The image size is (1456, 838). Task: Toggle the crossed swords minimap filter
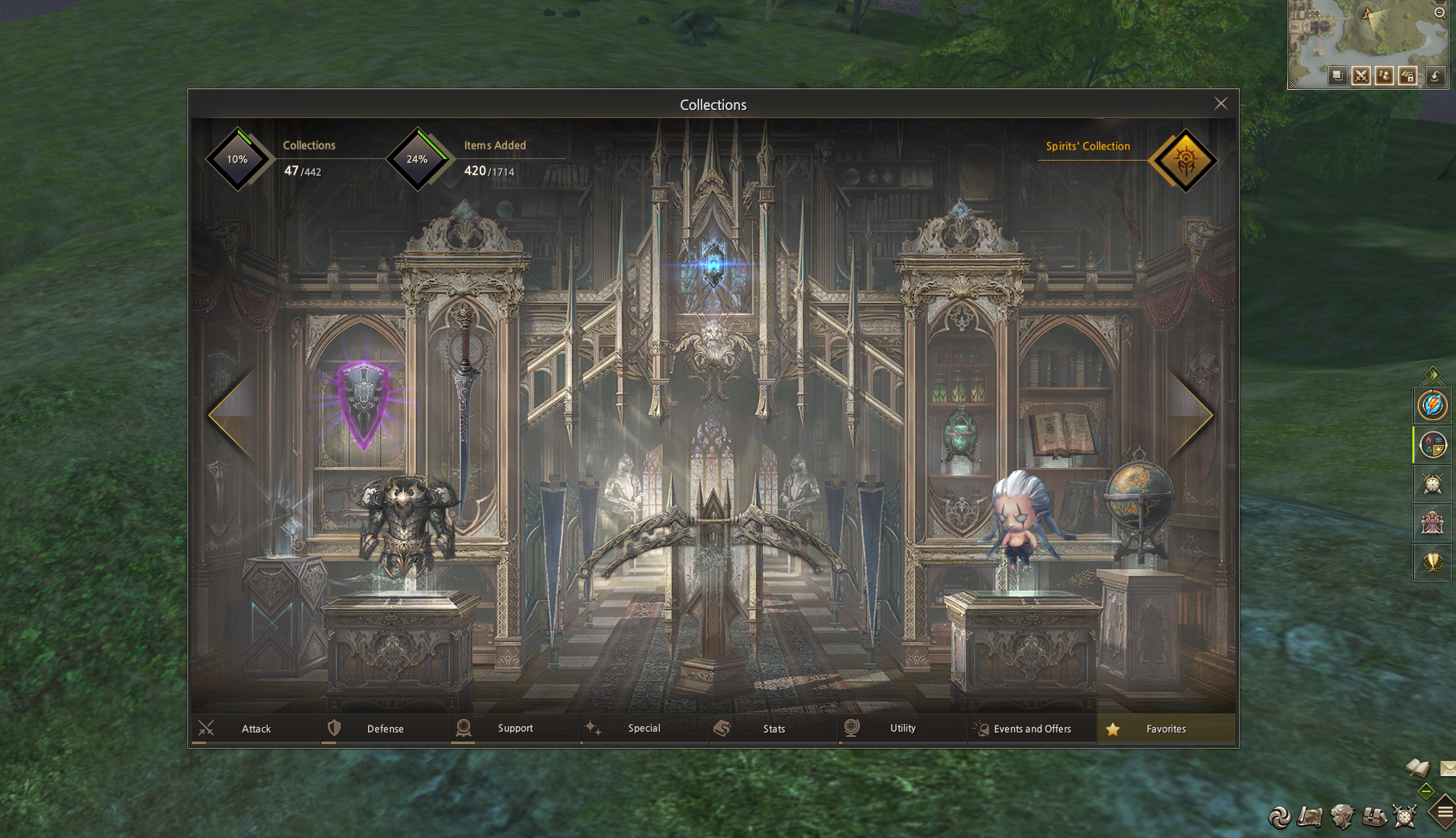tap(1360, 76)
